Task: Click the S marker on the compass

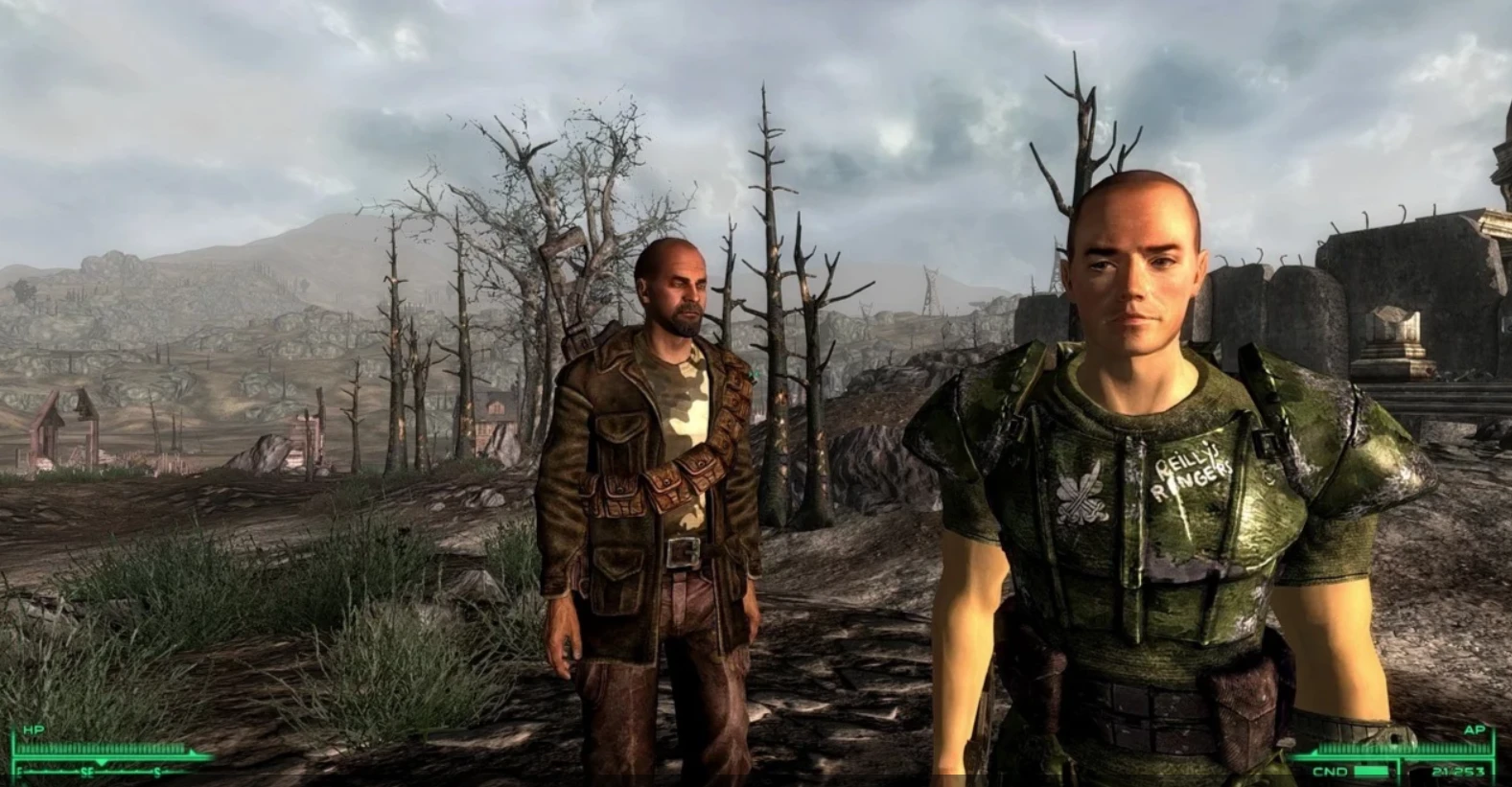Action: (x=156, y=773)
